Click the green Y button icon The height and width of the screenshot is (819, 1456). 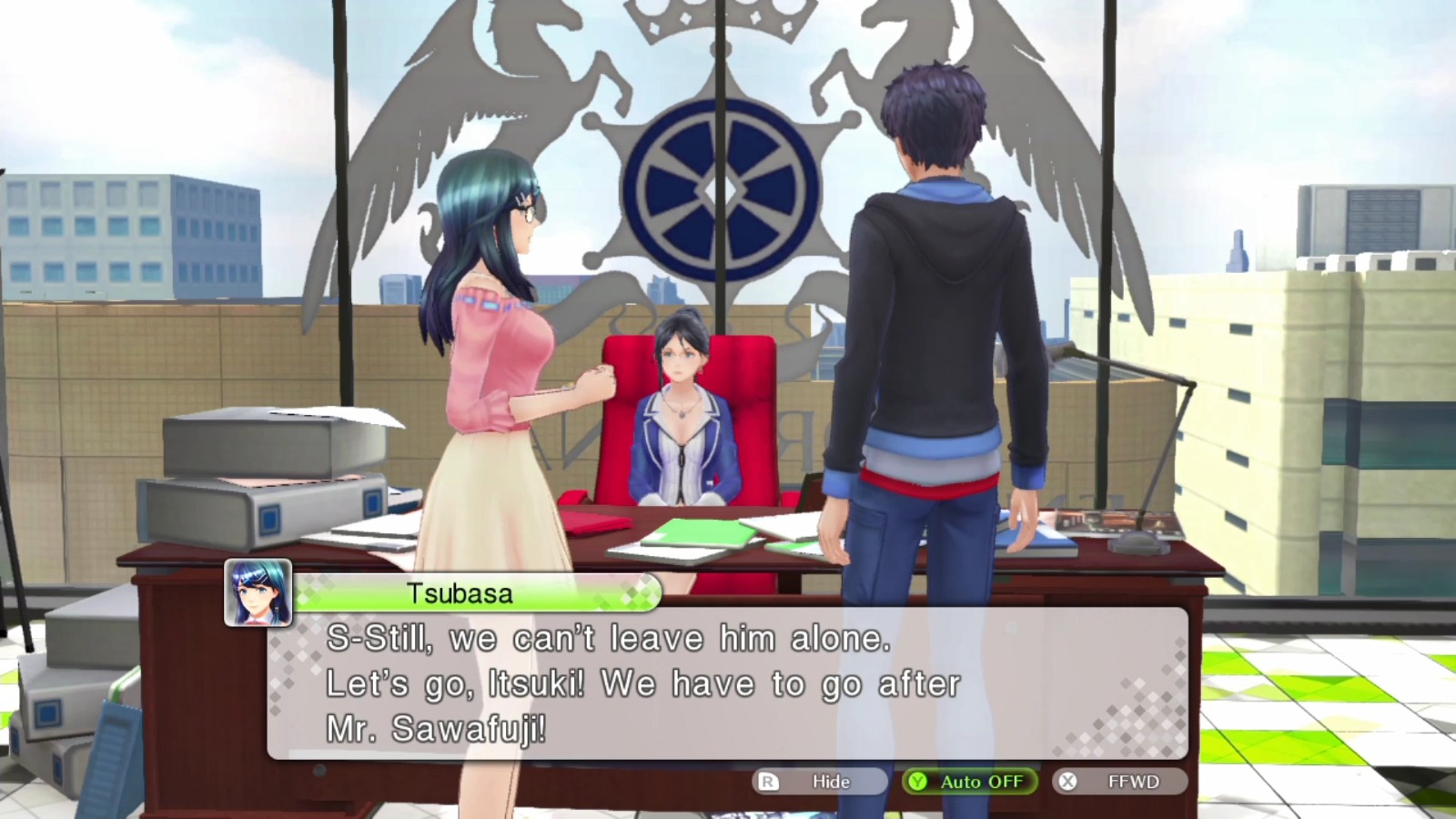coord(915,781)
